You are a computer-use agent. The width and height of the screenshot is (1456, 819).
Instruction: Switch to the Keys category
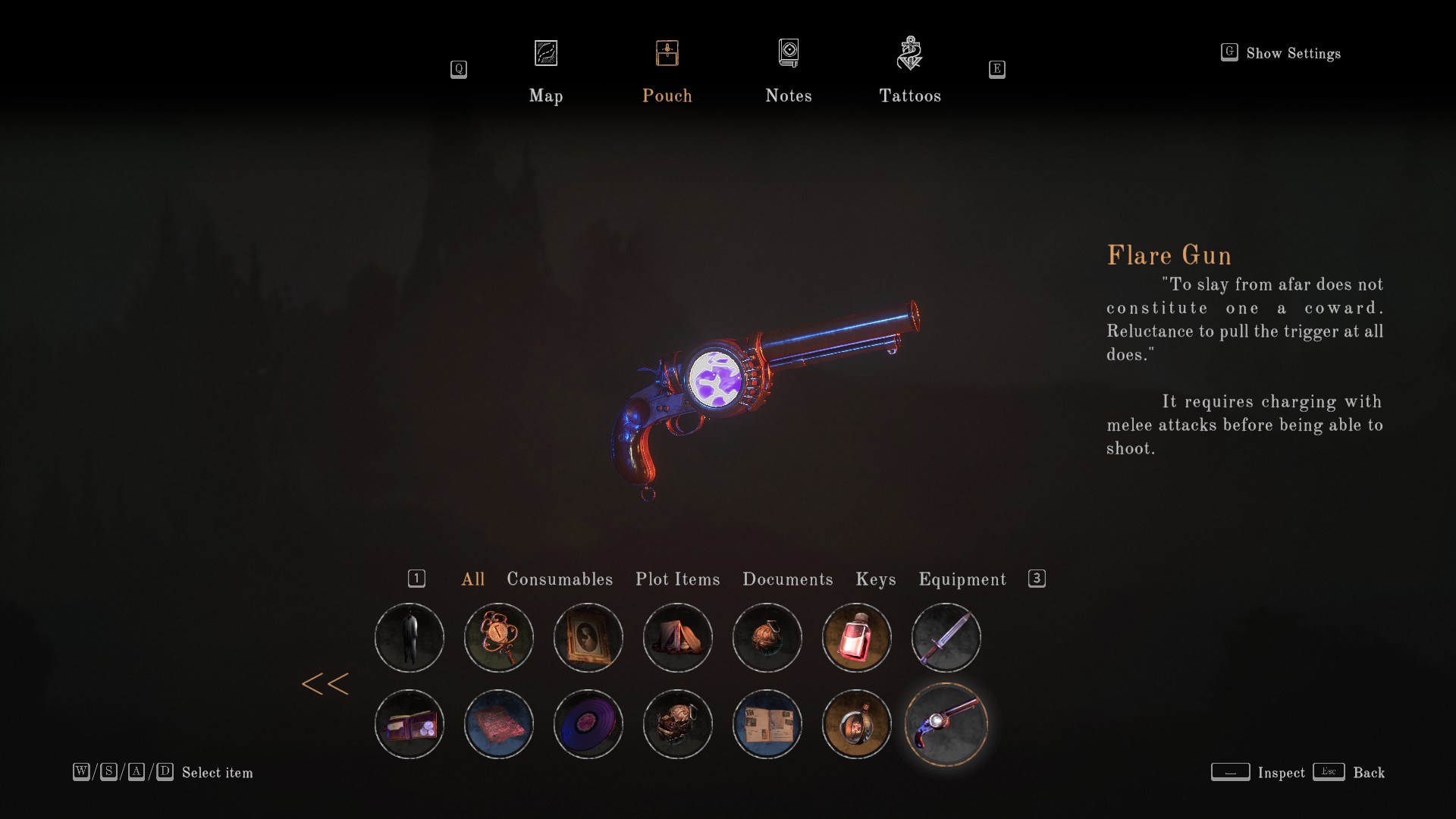(876, 579)
